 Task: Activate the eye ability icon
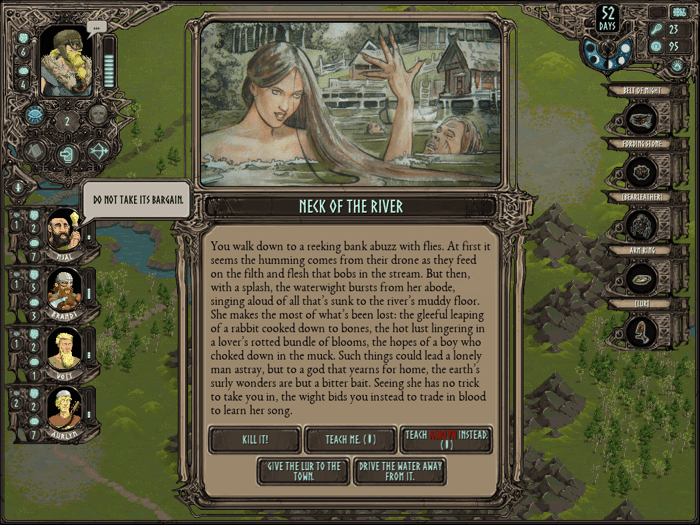click(x=34, y=115)
